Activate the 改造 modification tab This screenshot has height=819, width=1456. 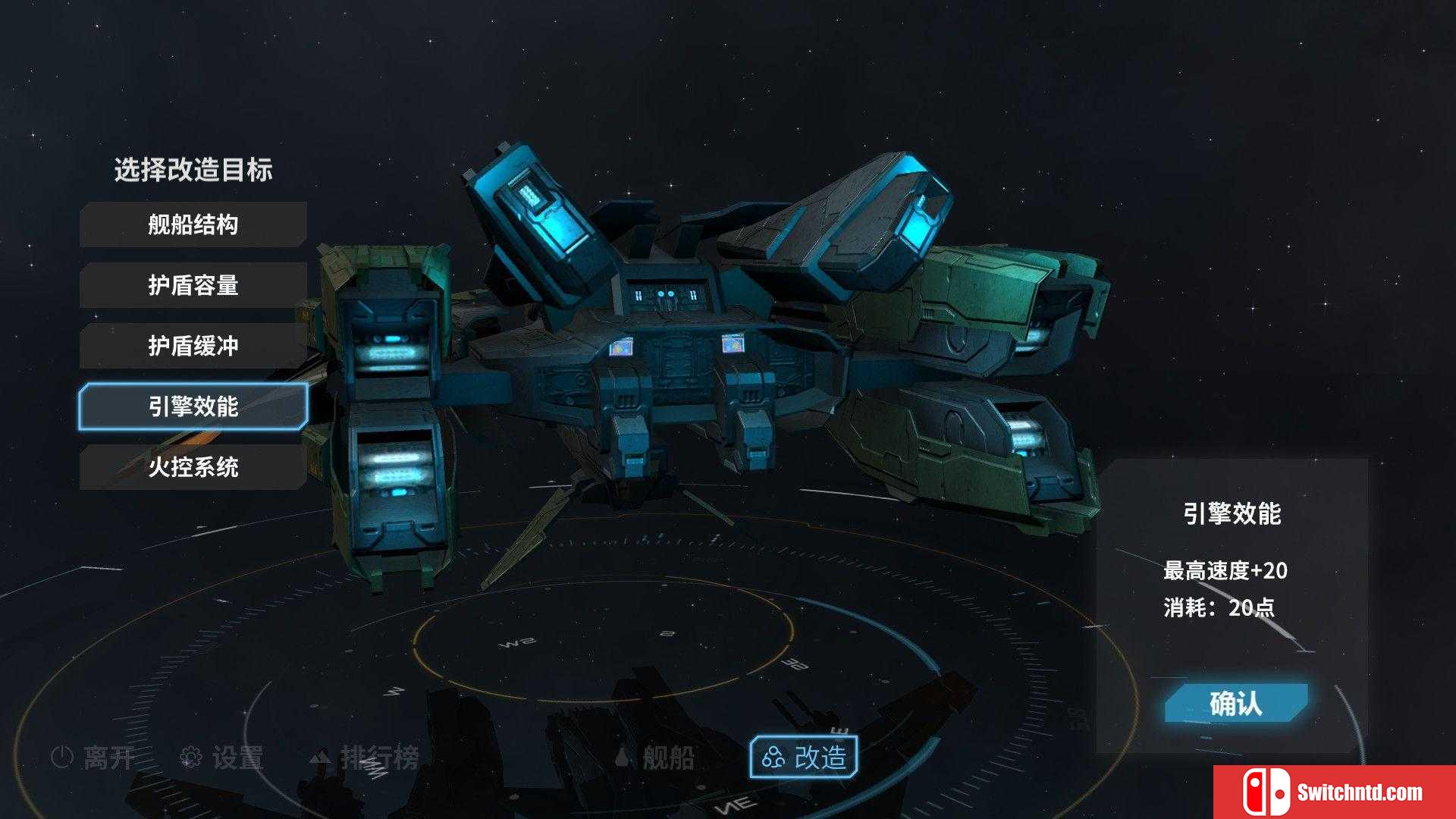[804, 757]
